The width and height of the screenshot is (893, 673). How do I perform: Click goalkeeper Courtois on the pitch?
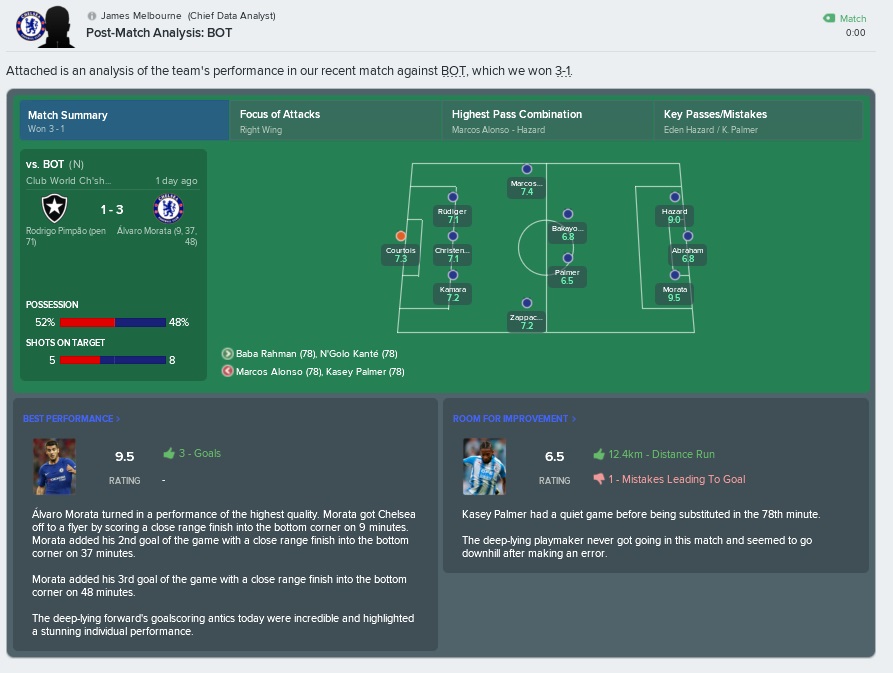pyautogui.click(x=401, y=236)
